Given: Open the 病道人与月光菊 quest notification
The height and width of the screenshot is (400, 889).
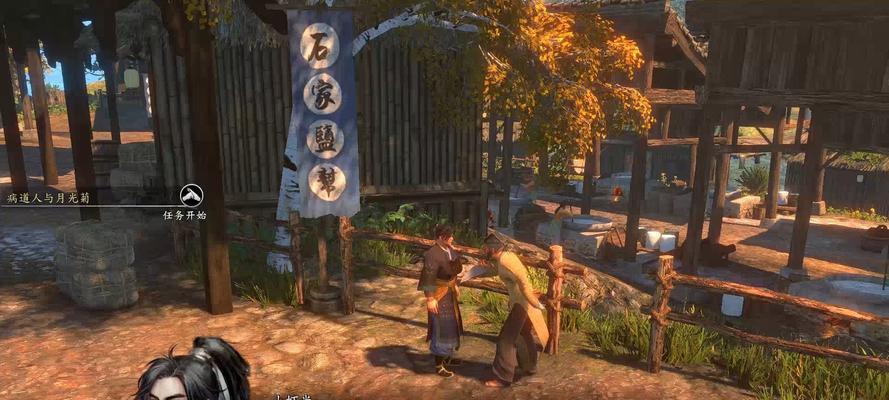Looking at the screenshot, I should [x=51, y=199].
